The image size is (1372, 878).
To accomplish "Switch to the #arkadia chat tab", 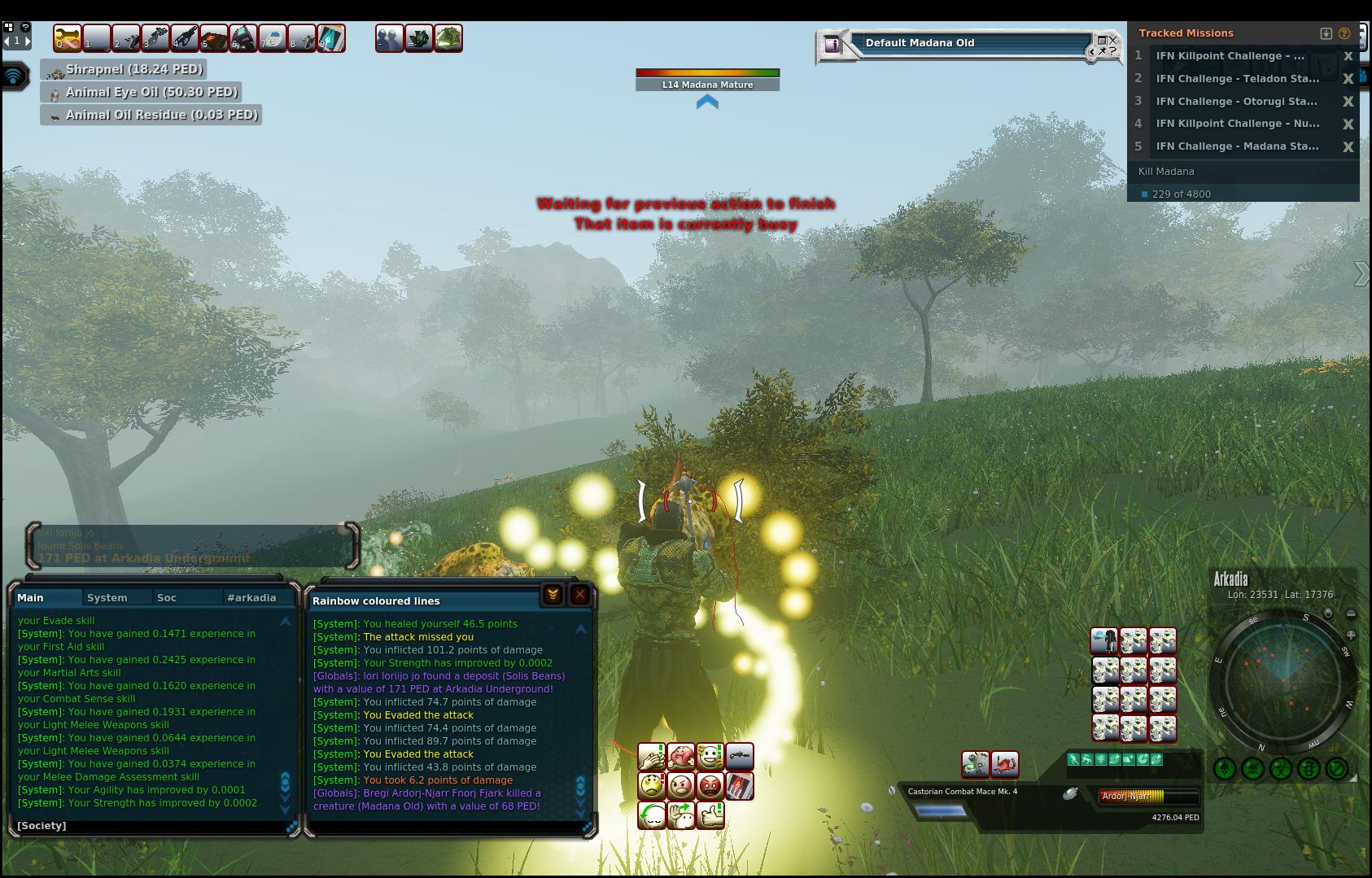I will point(251,597).
